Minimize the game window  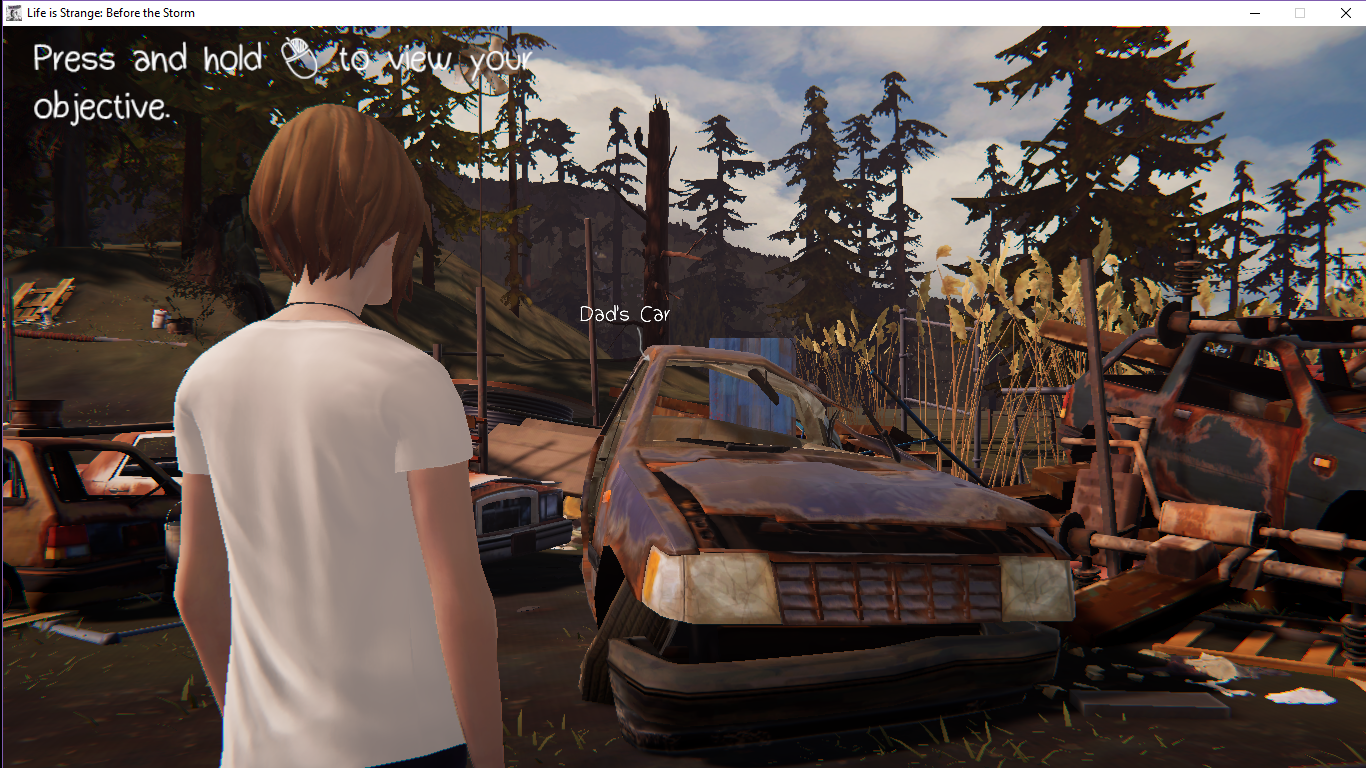click(x=1254, y=13)
